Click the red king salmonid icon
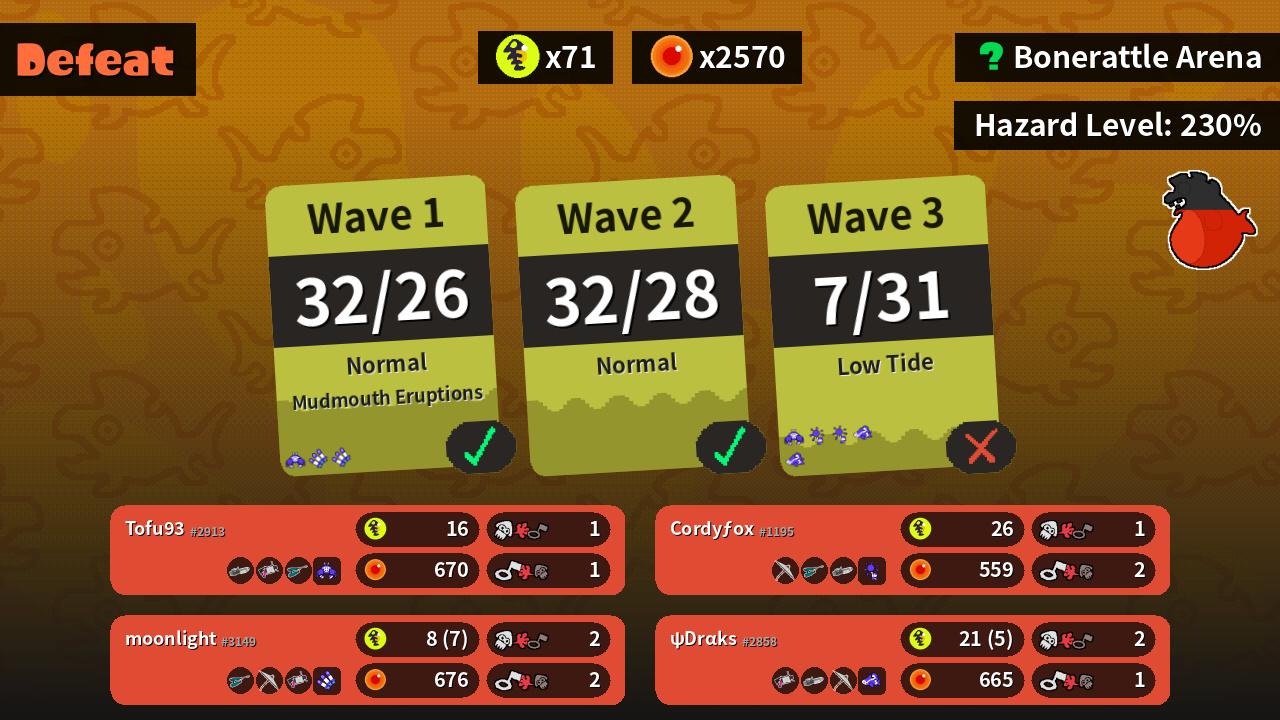Image resolution: width=1280 pixels, height=720 pixels. [1207, 220]
